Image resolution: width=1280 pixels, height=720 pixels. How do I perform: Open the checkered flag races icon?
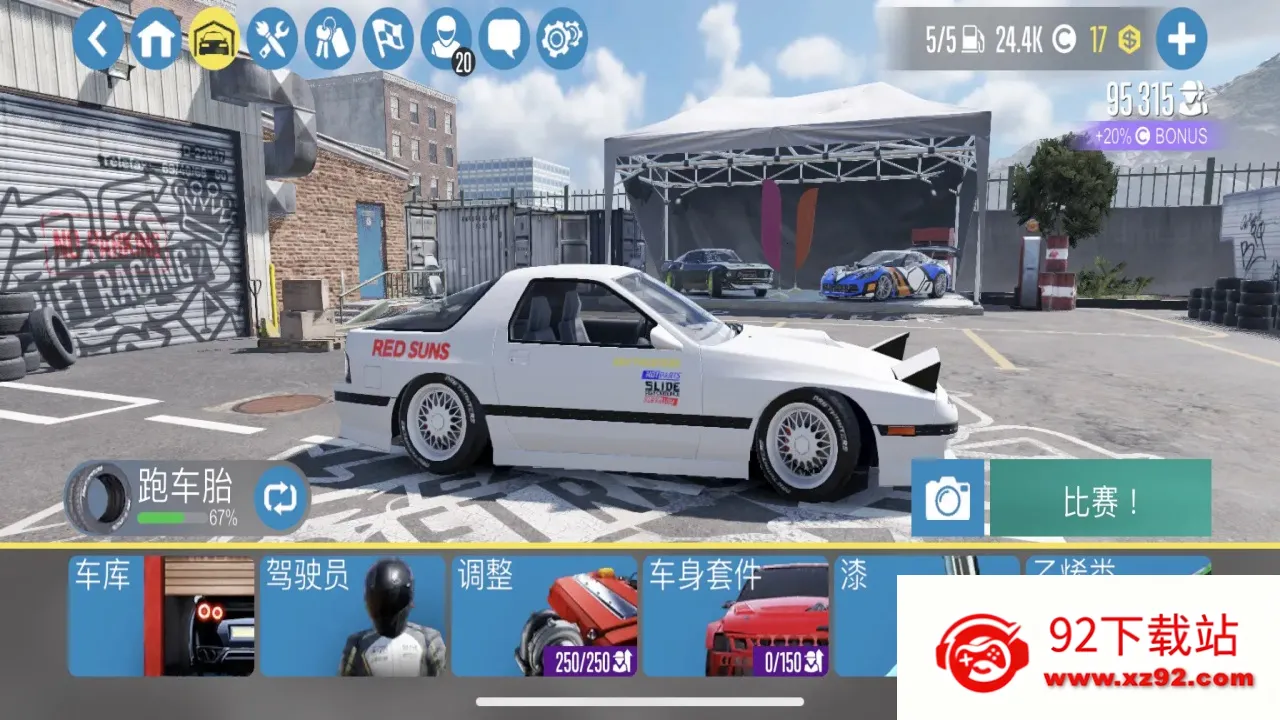click(387, 41)
